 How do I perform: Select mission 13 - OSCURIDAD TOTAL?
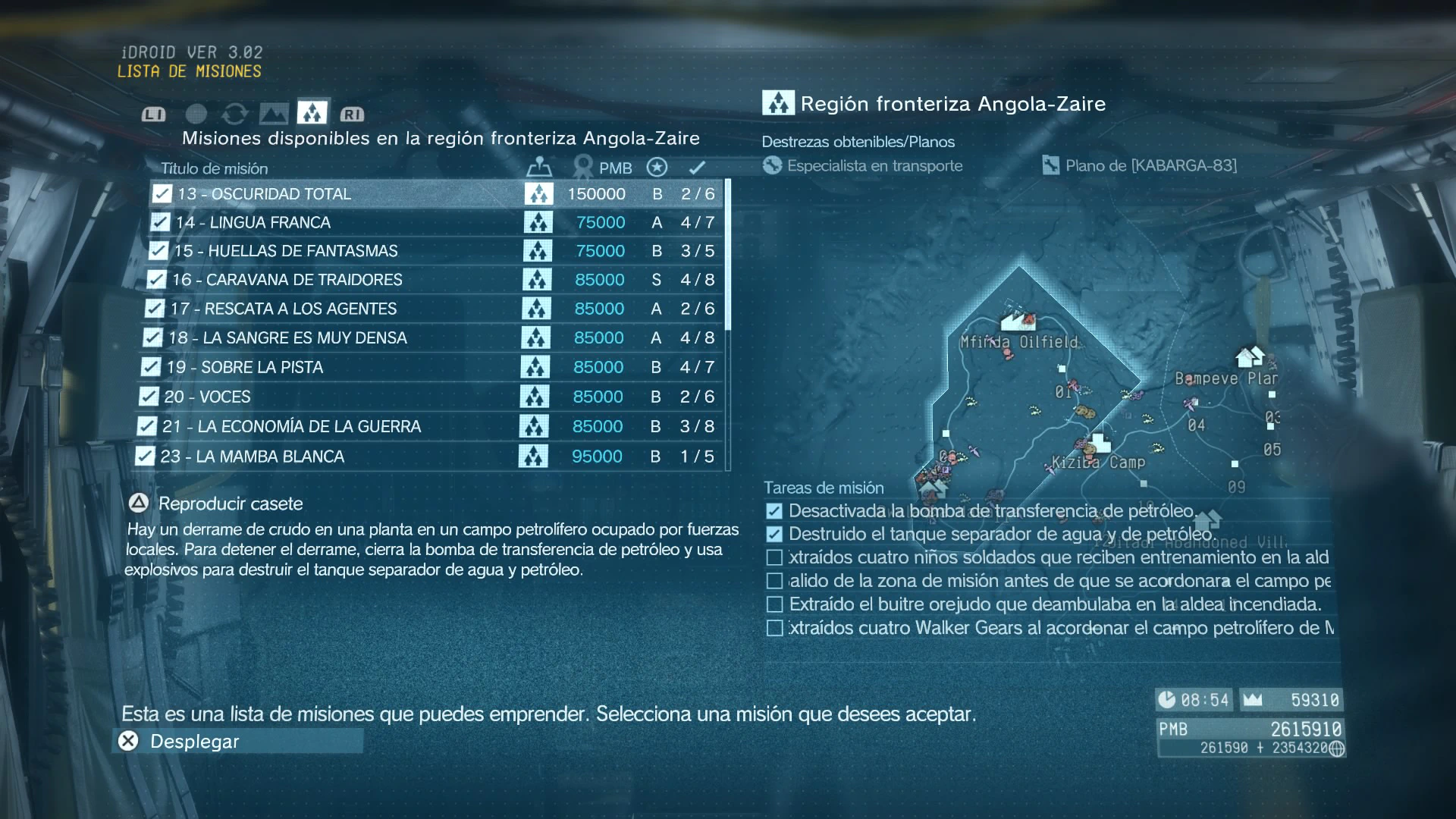point(265,194)
